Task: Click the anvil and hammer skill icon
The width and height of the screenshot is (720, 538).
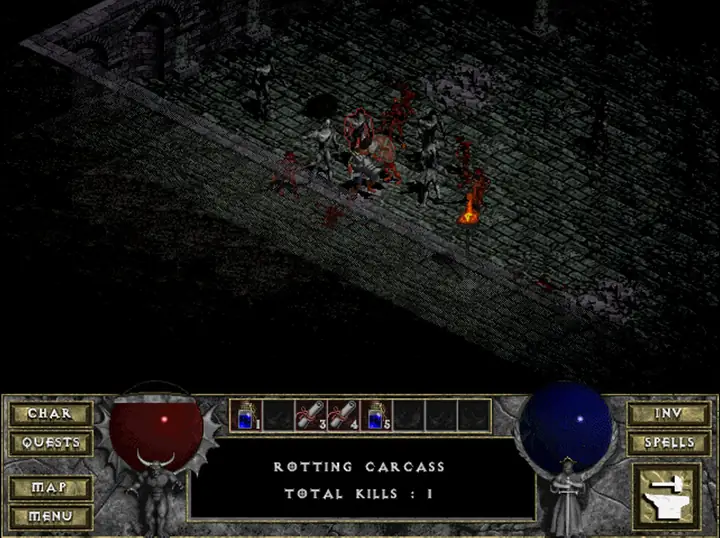Action: click(x=668, y=498)
